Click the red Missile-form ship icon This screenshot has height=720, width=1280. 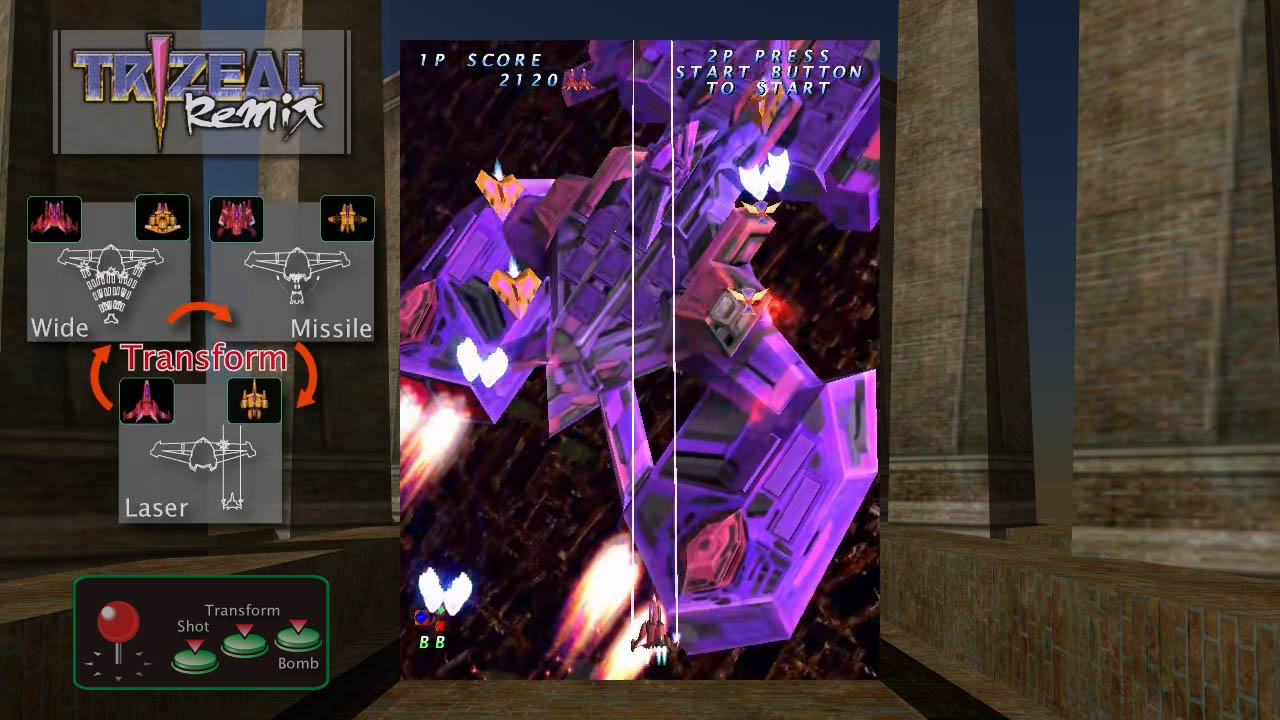click(x=236, y=218)
